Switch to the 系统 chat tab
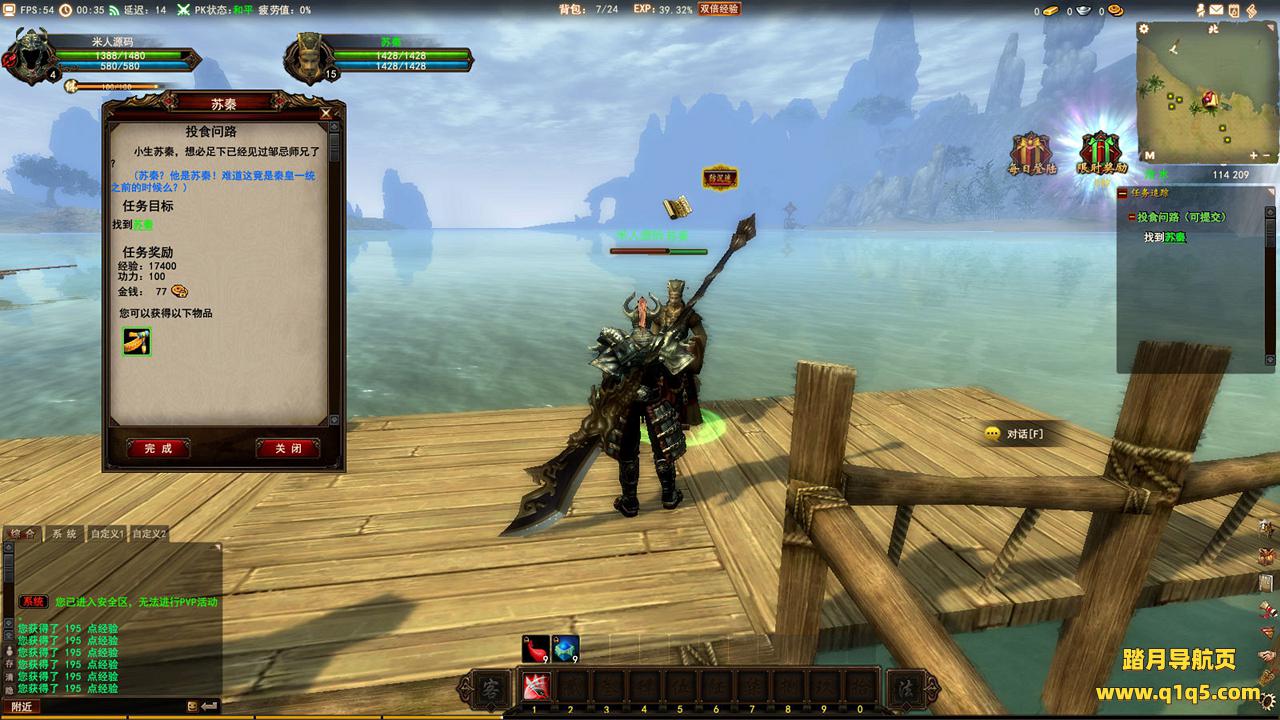 (x=64, y=534)
